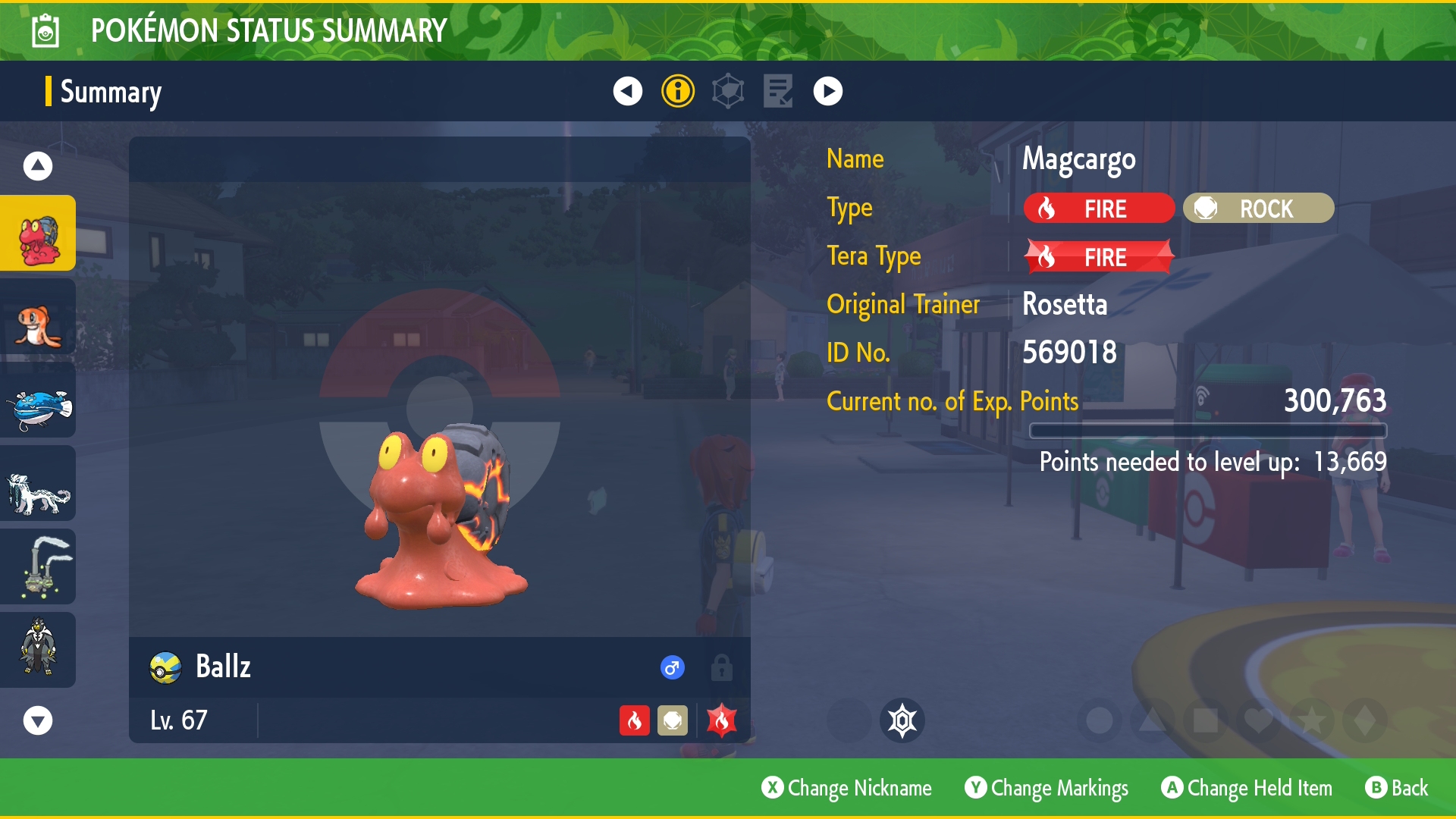1456x819 pixels.
Task: Switch to the hexagon stats tab
Action: [728, 91]
